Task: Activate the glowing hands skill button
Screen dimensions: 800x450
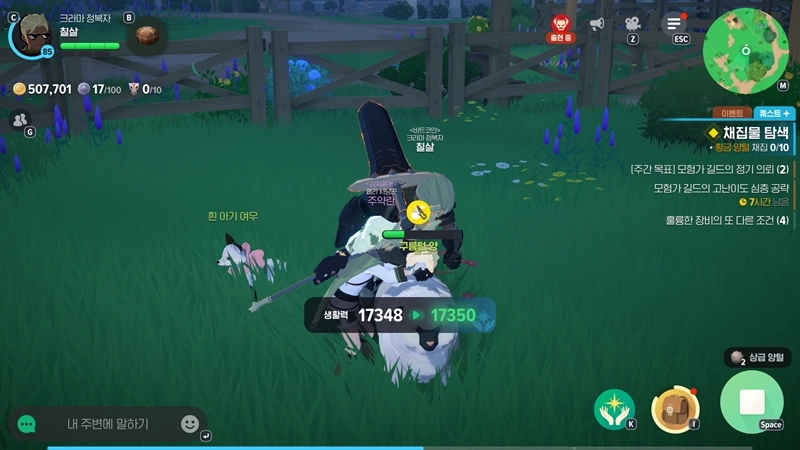Action: pos(612,405)
